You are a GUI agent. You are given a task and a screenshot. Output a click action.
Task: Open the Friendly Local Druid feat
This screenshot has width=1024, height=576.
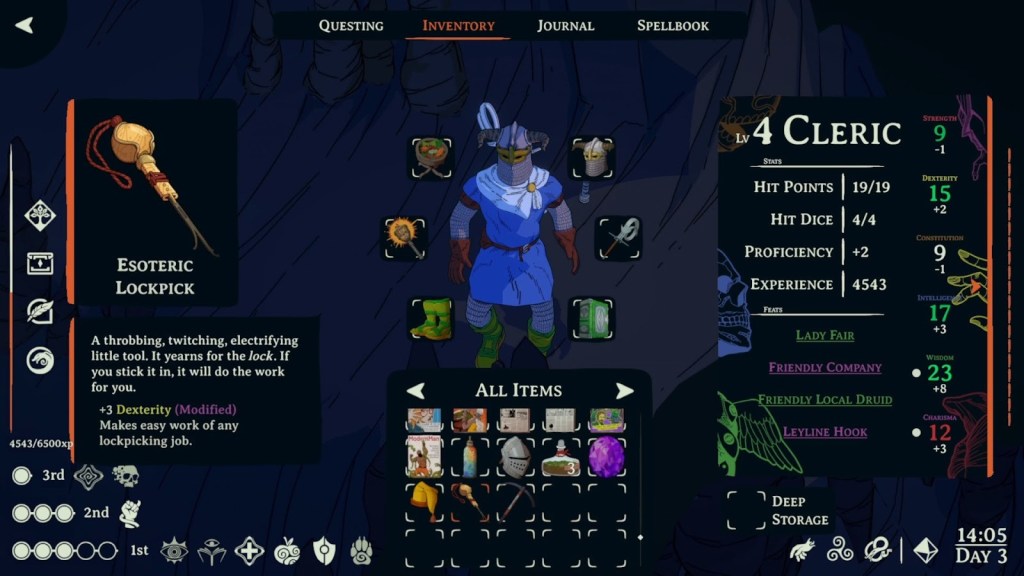click(825, 399)
